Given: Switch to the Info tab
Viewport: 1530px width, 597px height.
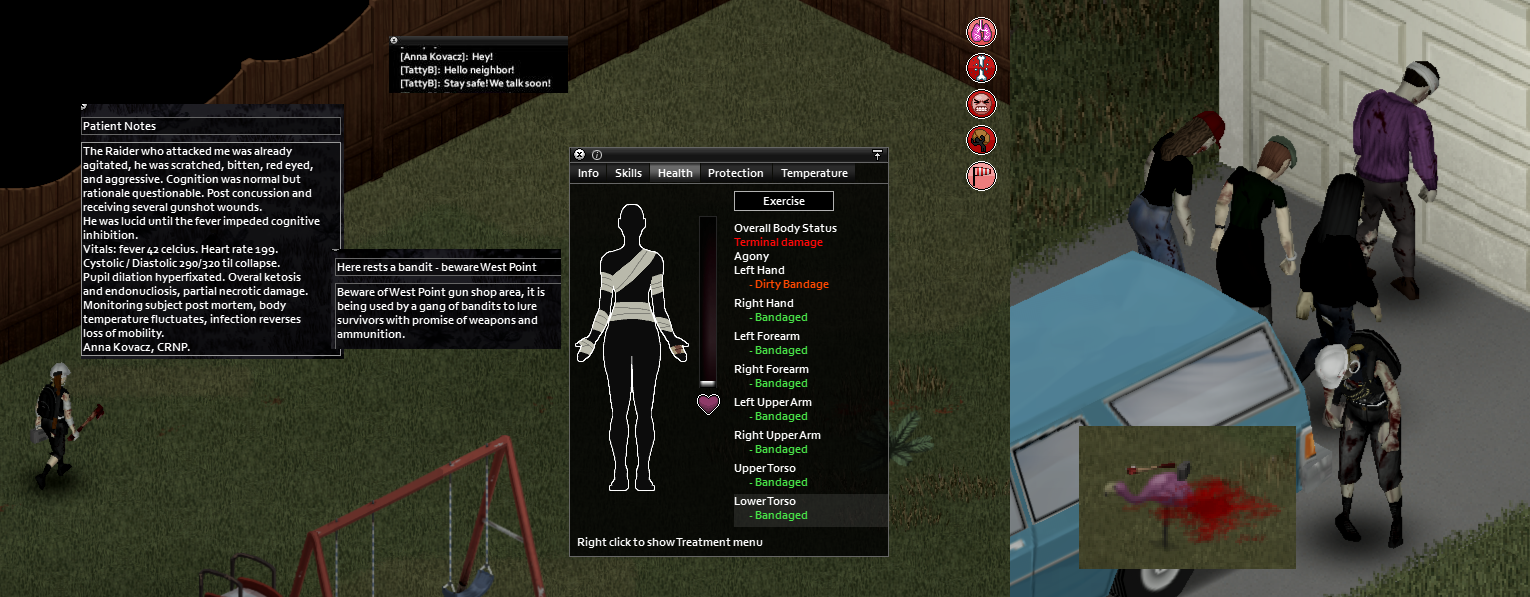Looking at the screenshot, I should tap(588, 173).
